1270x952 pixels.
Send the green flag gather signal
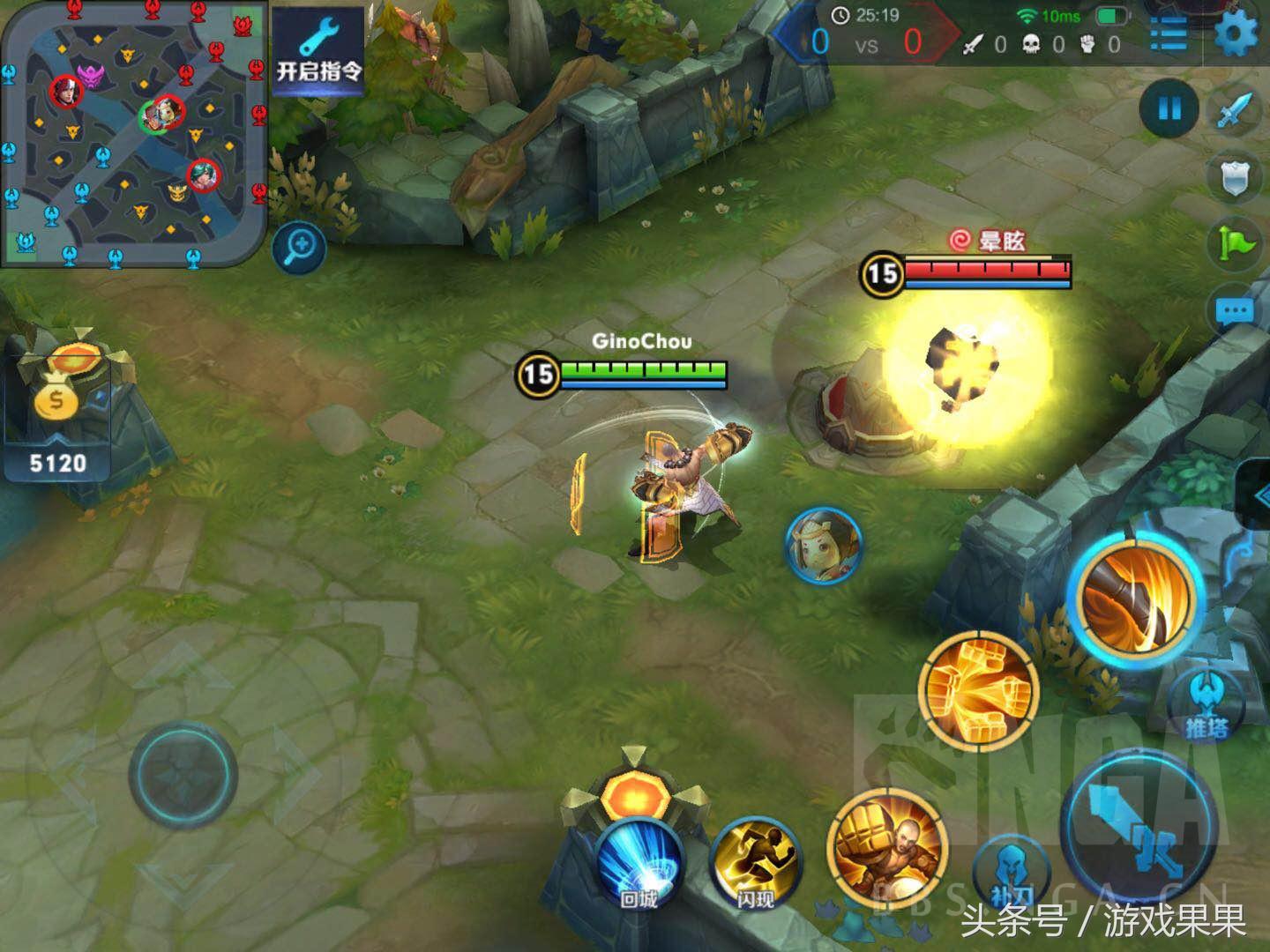point(1236,243)
